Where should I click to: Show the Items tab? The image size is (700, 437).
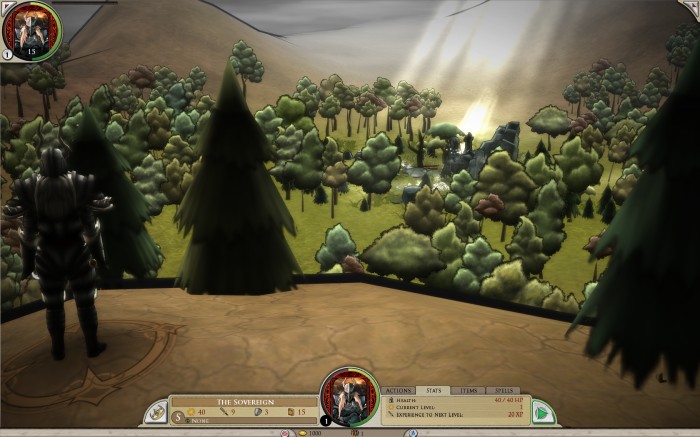point(468,390)
